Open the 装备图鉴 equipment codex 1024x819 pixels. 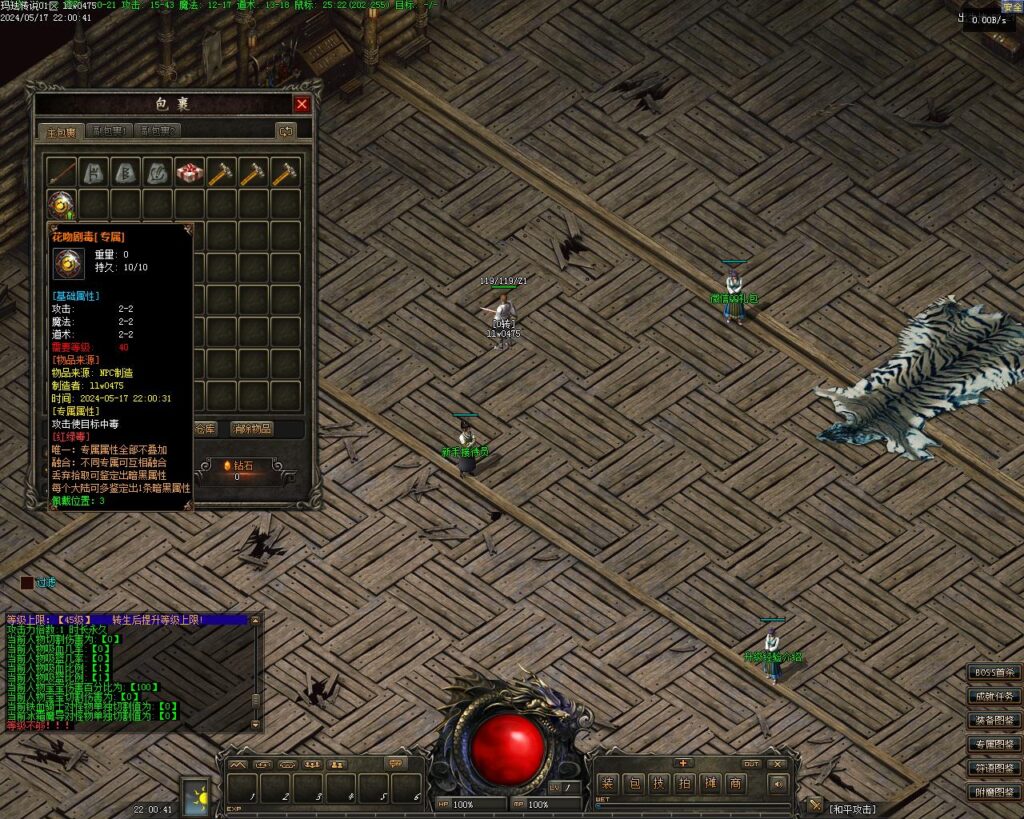click(x=994, y=720)
